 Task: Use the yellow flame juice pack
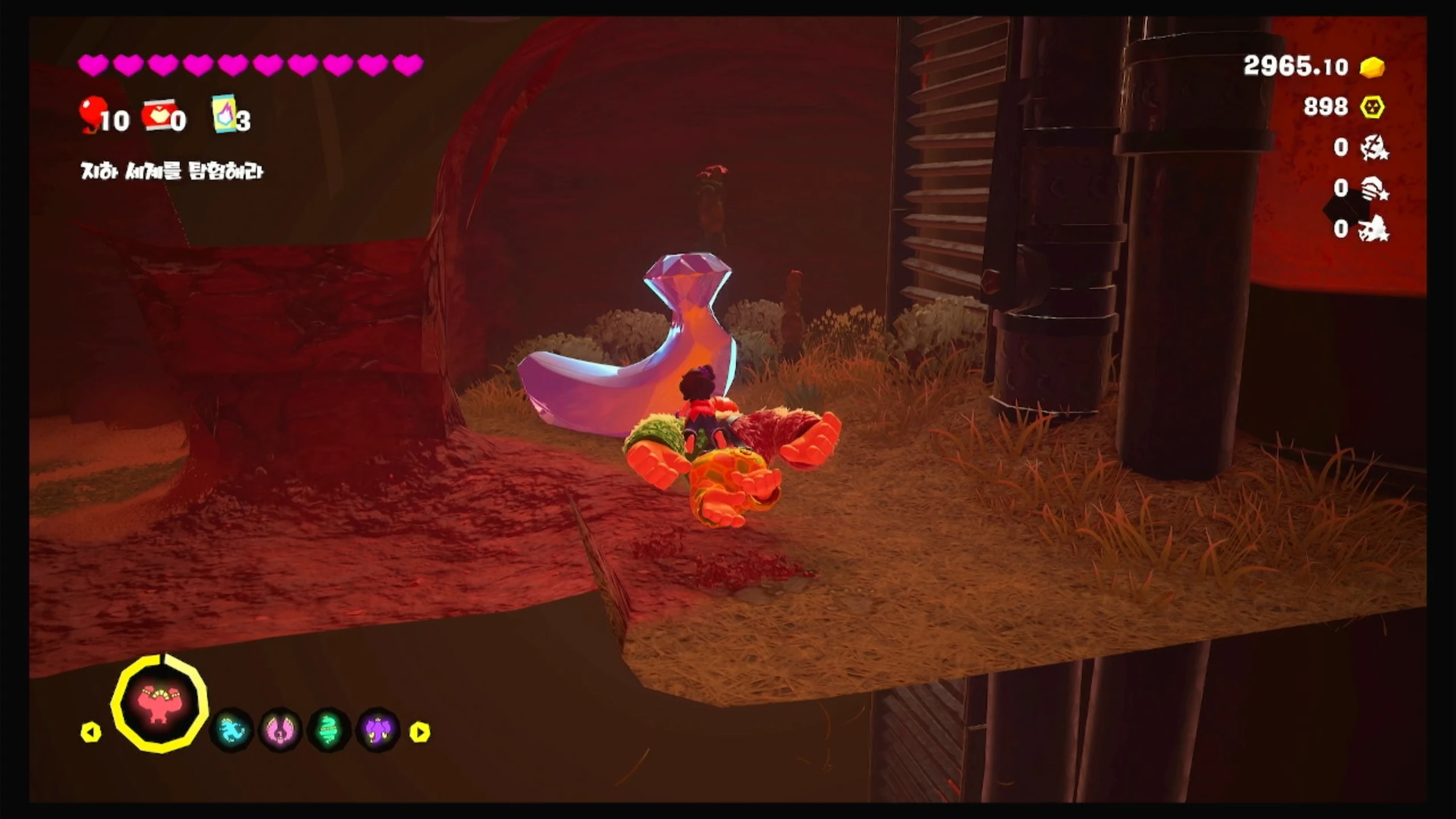225,114
